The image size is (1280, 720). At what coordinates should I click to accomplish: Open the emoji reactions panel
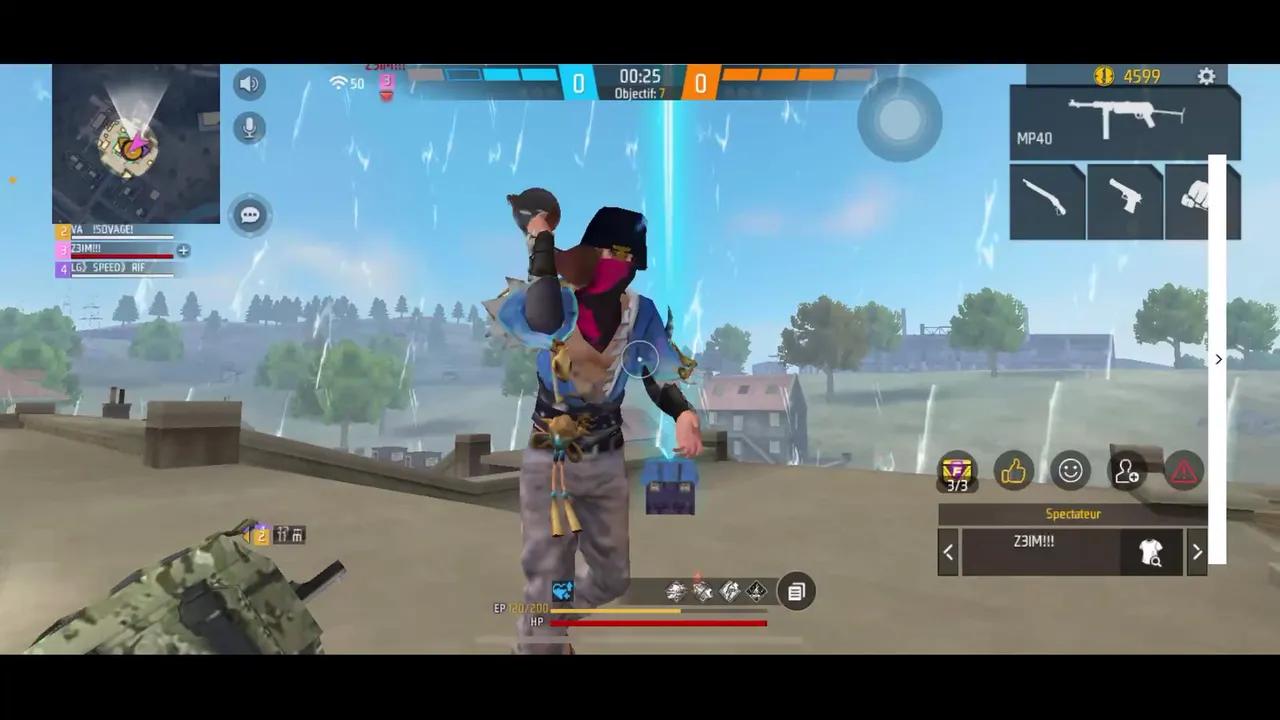coord(1071,471)
